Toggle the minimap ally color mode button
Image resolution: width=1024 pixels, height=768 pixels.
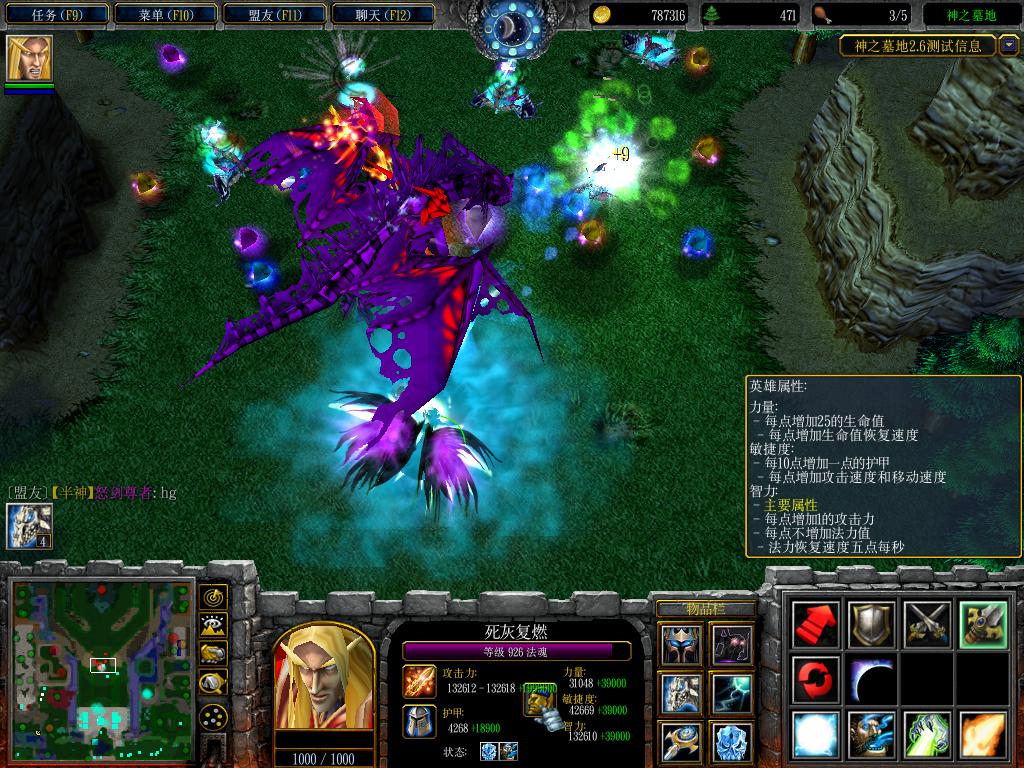[x=213, y=654]
